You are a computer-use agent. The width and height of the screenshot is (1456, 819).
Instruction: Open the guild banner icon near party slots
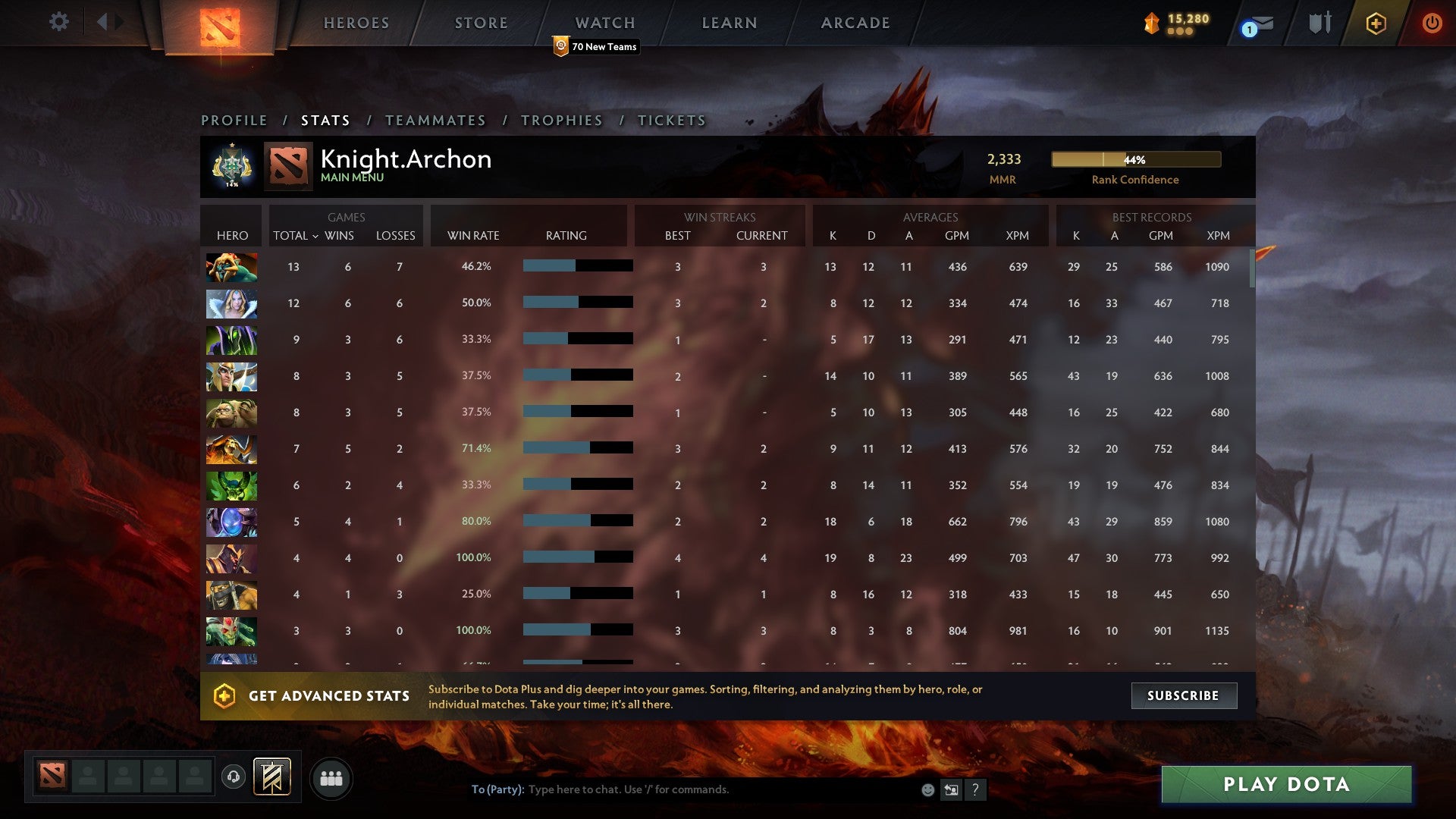(271, 777)
